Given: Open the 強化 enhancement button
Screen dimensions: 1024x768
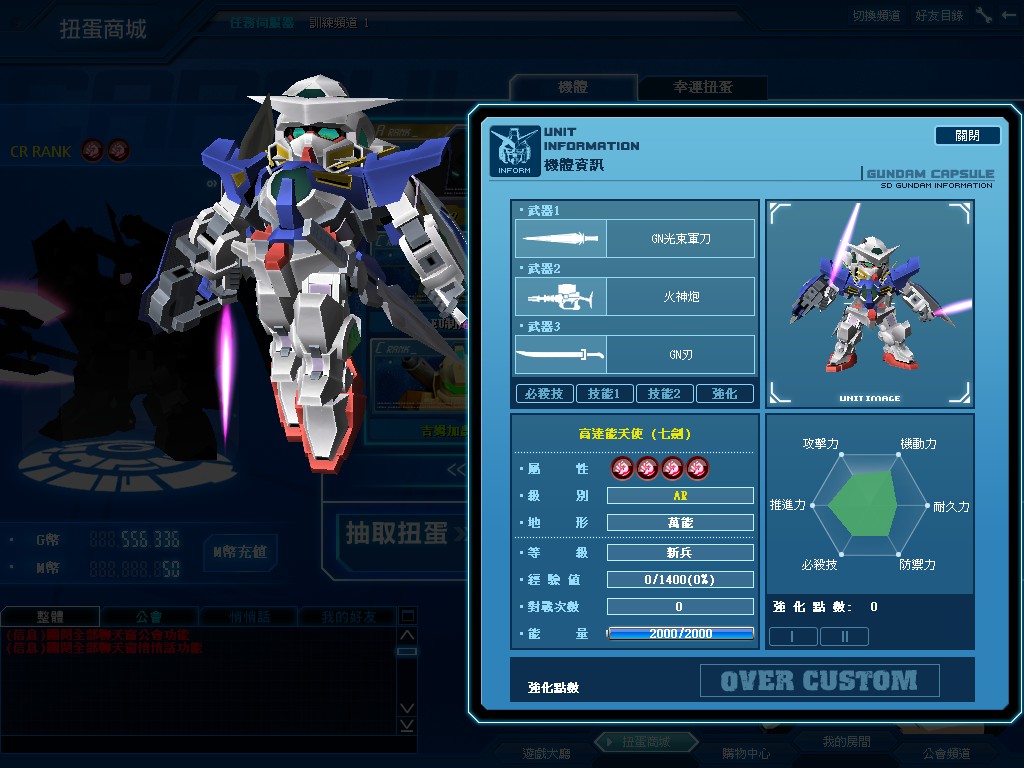Looking at the screenshot, I should click(x=724, y=394).
